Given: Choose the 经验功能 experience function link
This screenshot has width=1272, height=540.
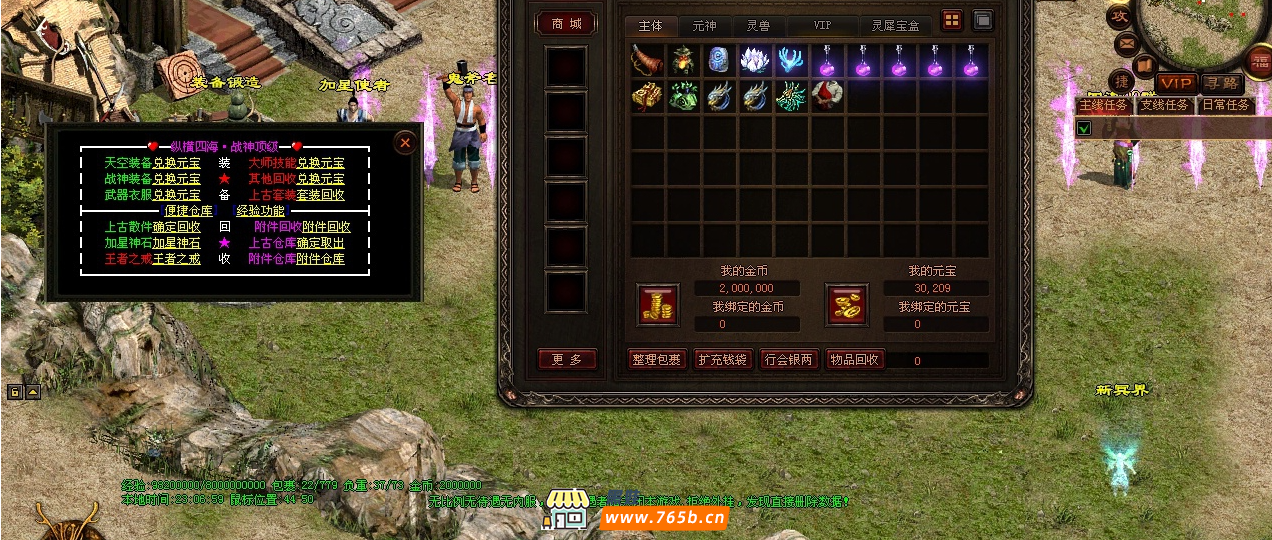Looking at the screenshot, I should (261, 211).
